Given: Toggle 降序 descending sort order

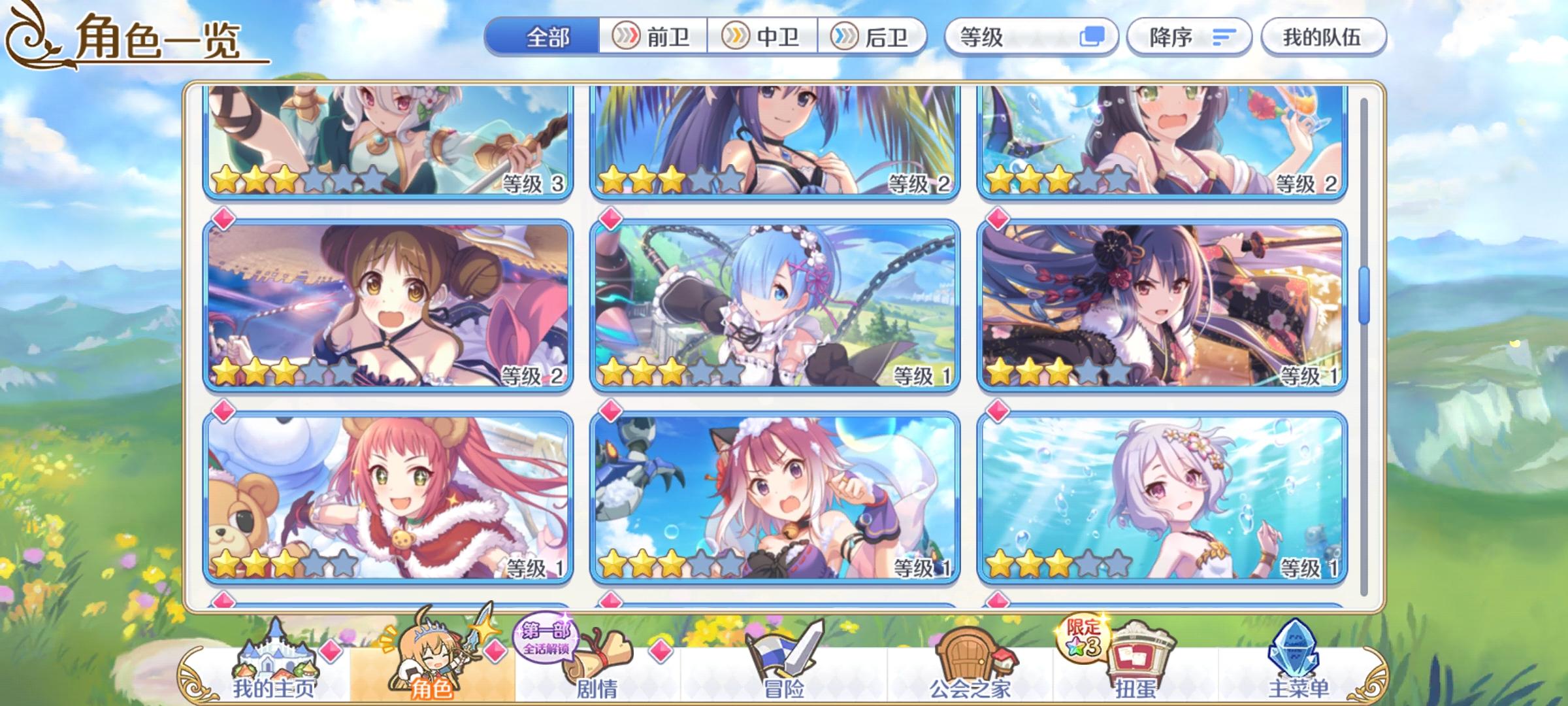Looking at the screenshot, I should pos(1189,37).
